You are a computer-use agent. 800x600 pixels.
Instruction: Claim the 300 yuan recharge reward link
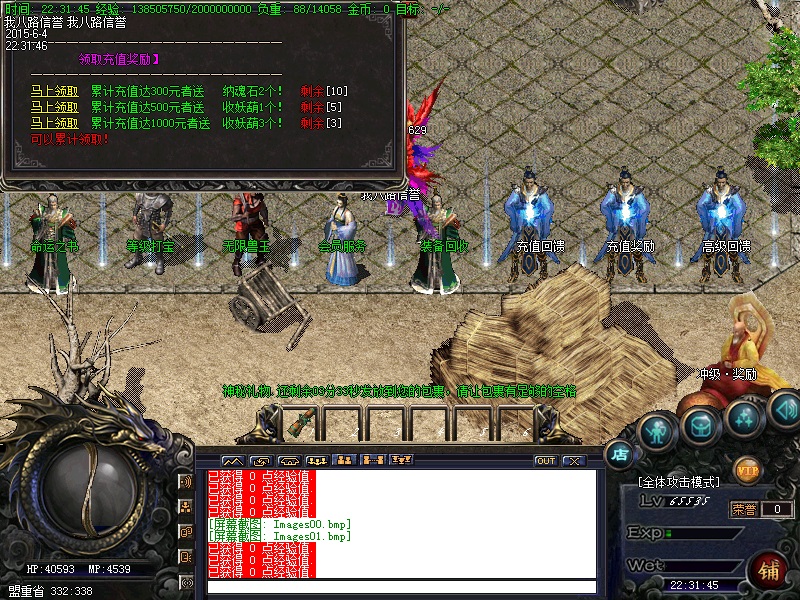coord(54,90)
